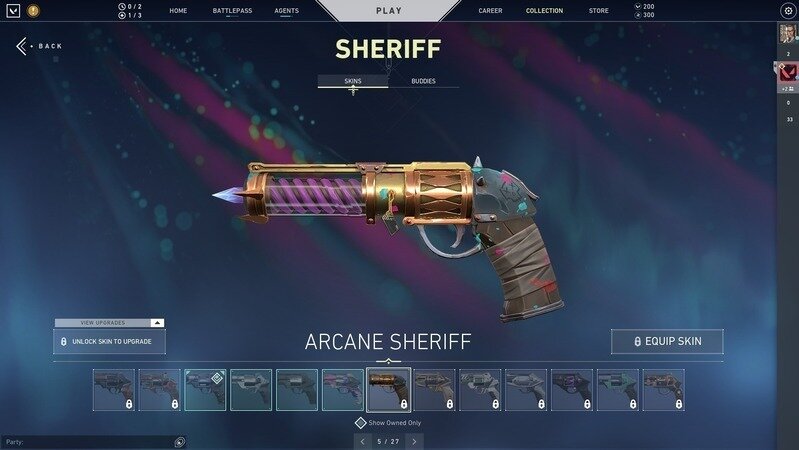799x450 pixels.
Task: Switch to the Buddies tab
Action: click(x=423, y=80)
